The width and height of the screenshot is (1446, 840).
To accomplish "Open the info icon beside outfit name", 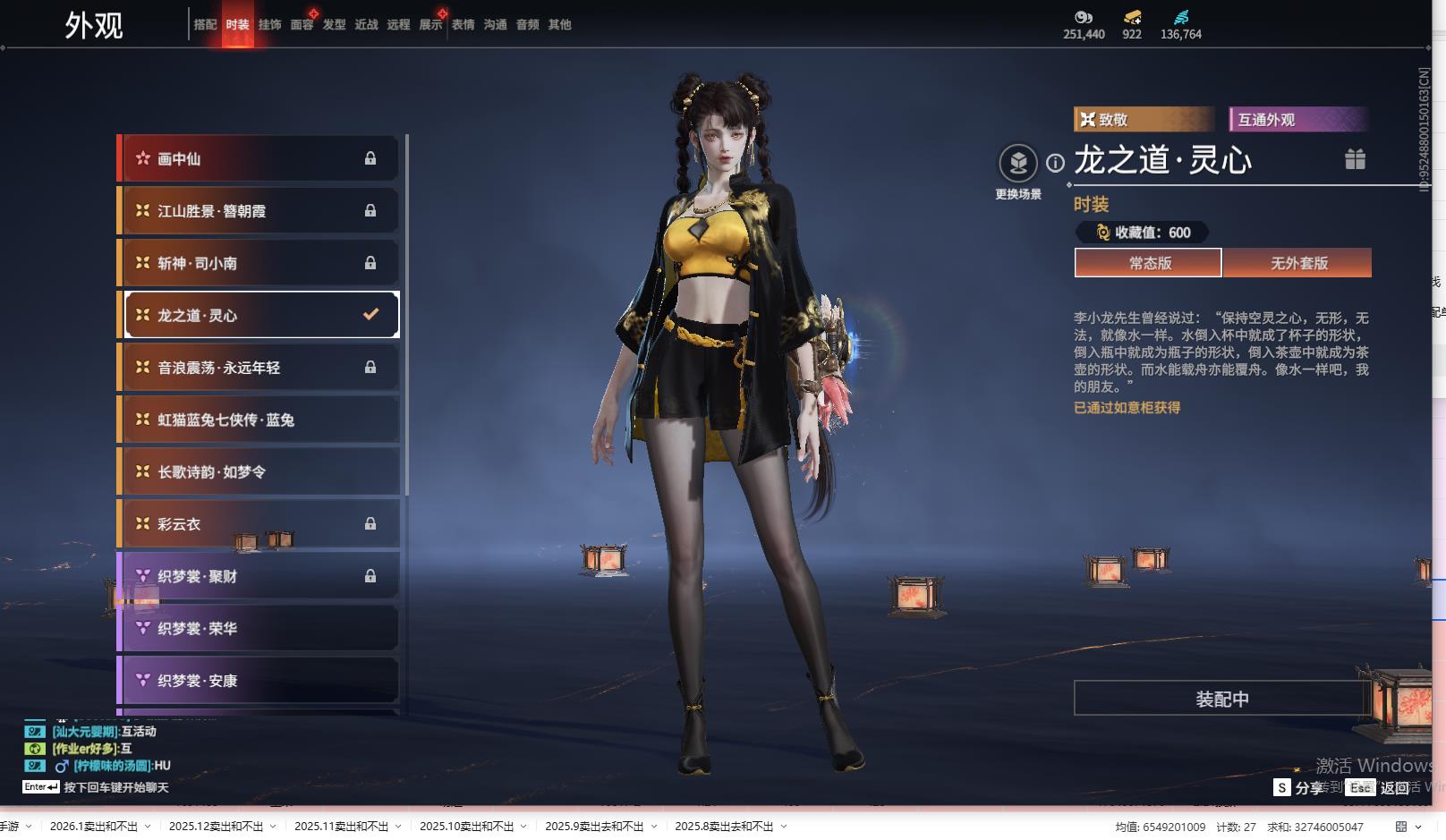I will [x=1056, y=163].
